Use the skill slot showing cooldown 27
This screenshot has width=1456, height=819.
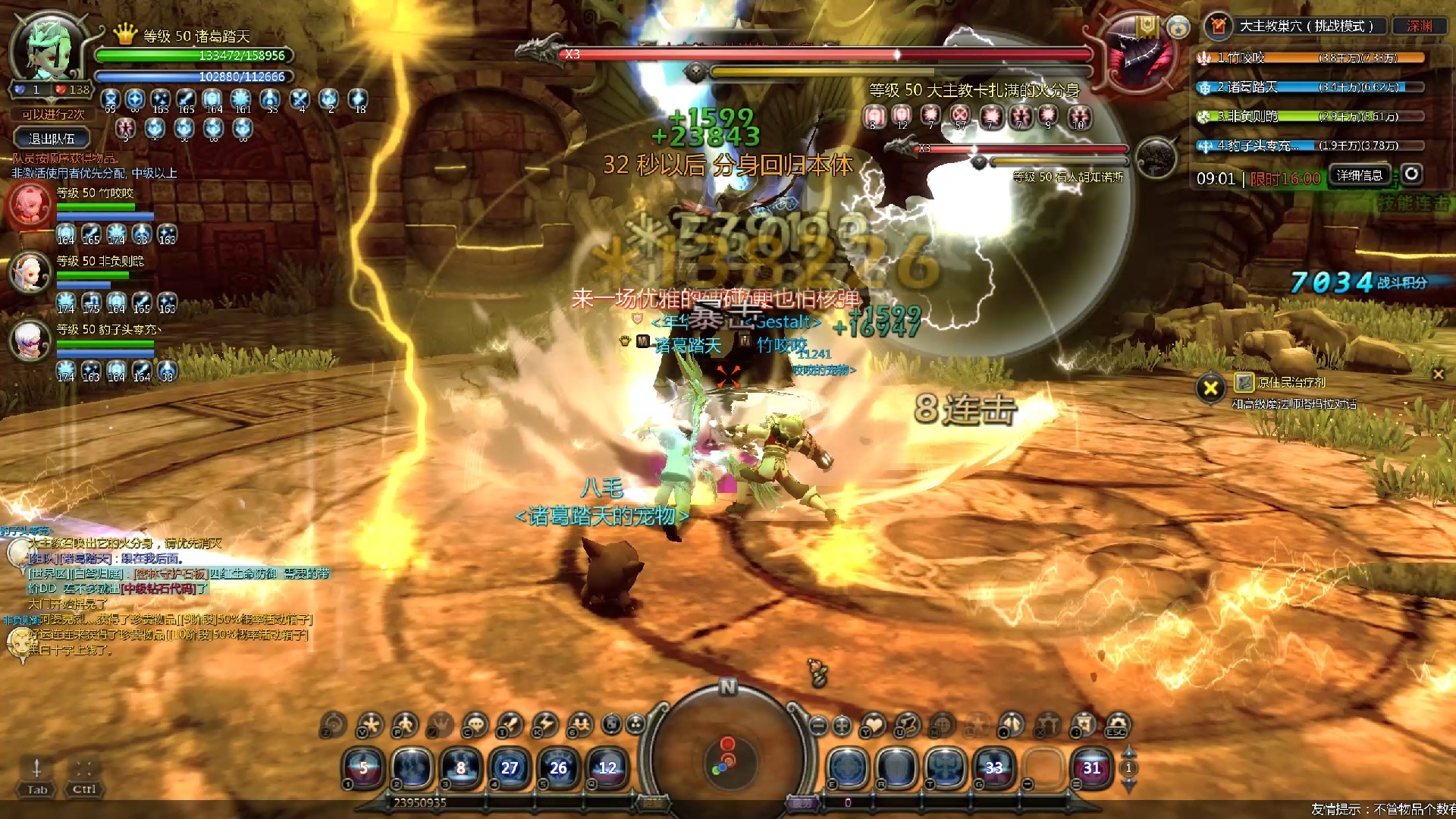tap(510, 768)
